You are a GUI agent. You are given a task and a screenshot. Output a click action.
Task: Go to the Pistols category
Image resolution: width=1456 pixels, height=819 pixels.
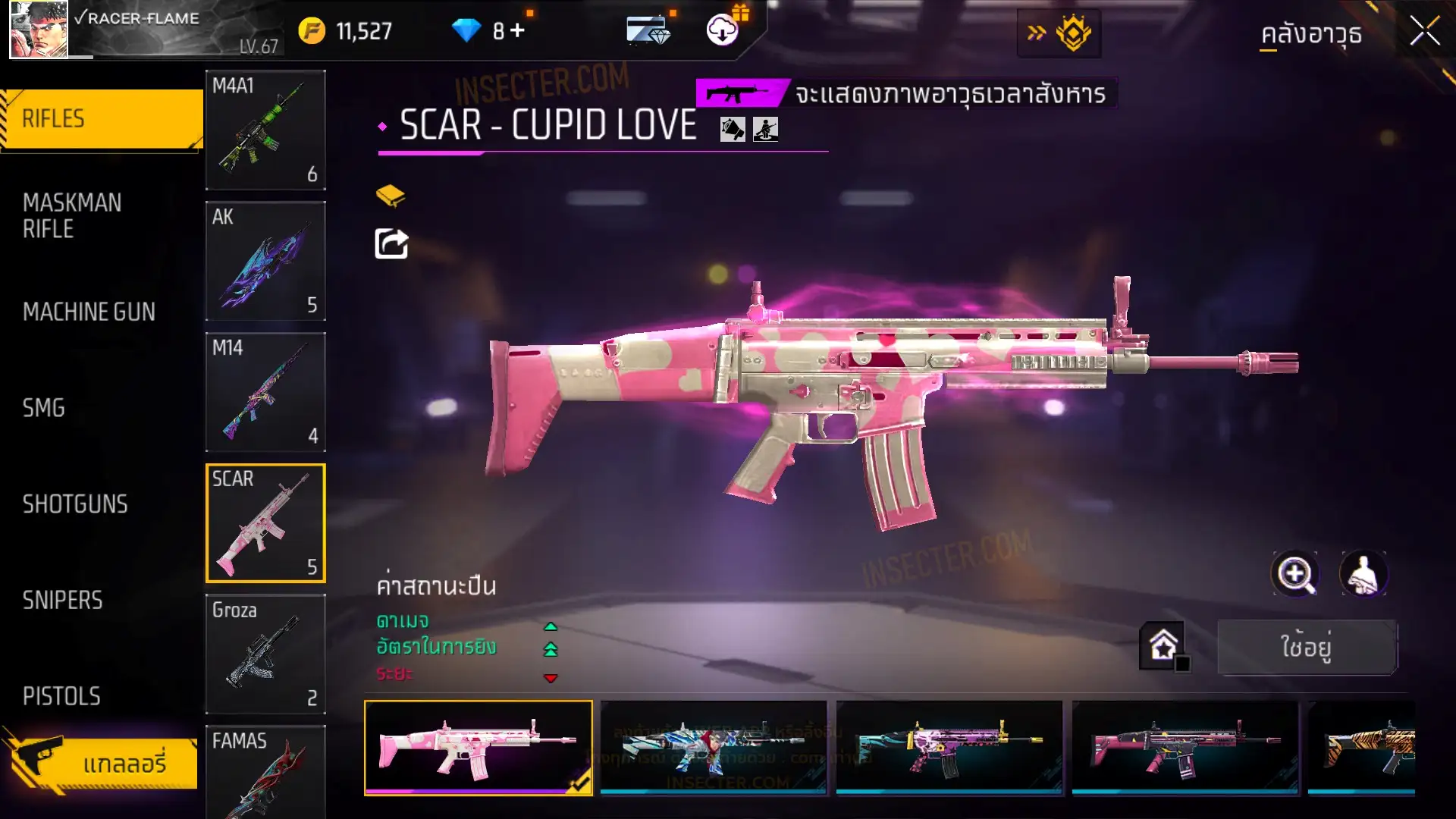tap(61, 696)
